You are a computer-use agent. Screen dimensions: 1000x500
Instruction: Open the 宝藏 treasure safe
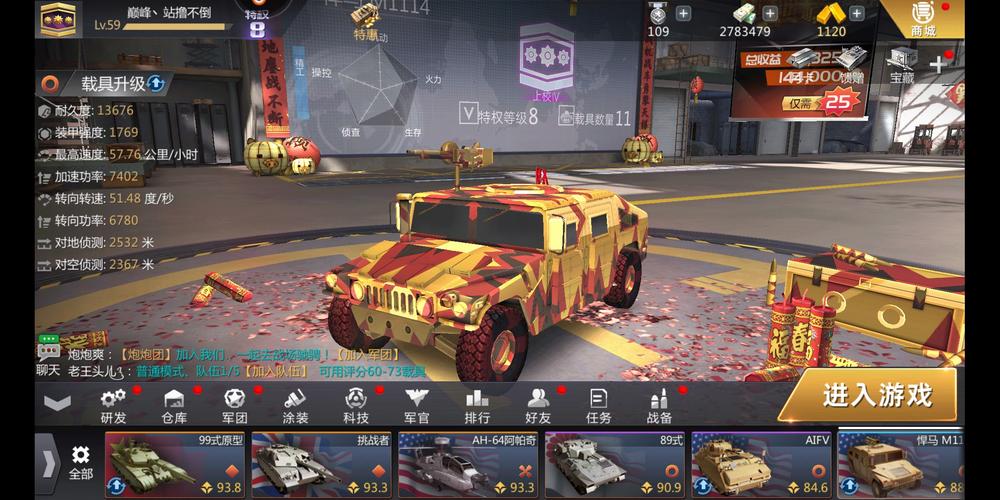[x=902, y=66]
